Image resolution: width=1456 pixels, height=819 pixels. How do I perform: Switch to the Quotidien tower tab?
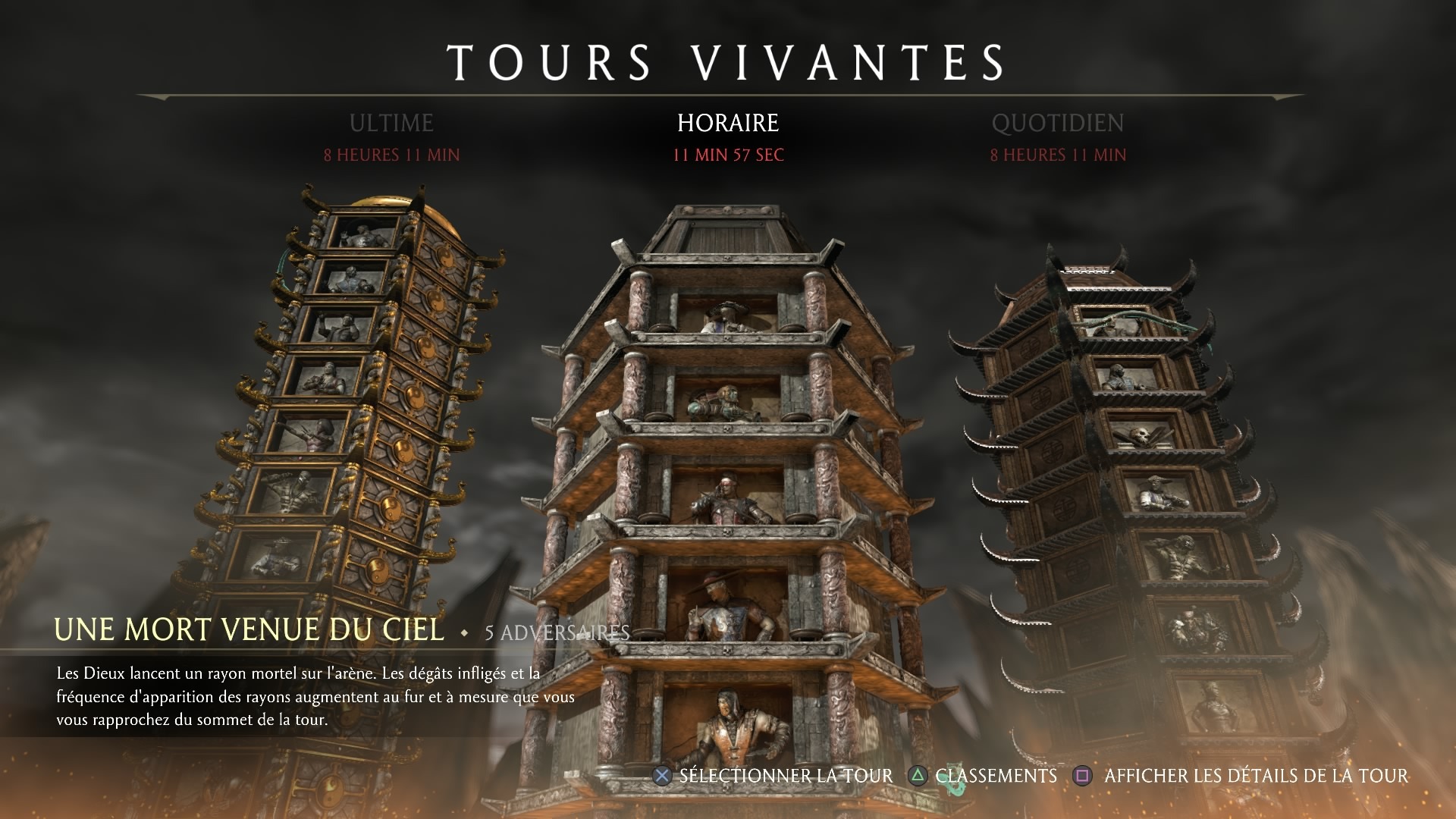coord(1058,124)
